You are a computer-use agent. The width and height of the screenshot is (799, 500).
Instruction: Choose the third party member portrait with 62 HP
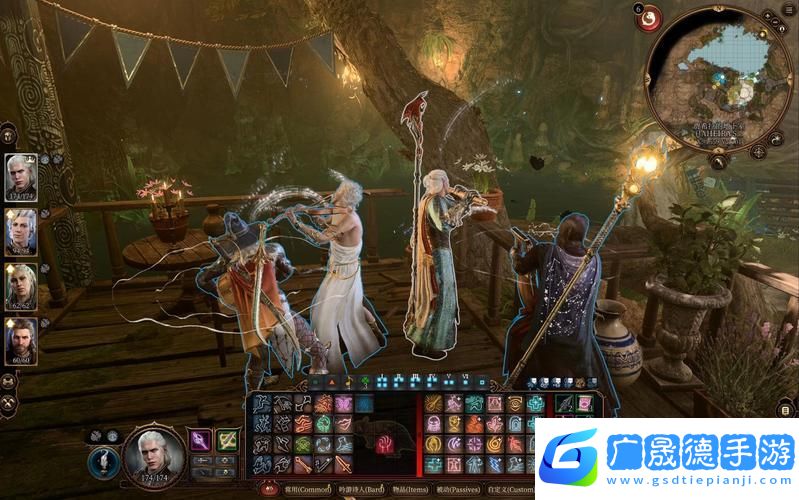(x=22, y=285)
